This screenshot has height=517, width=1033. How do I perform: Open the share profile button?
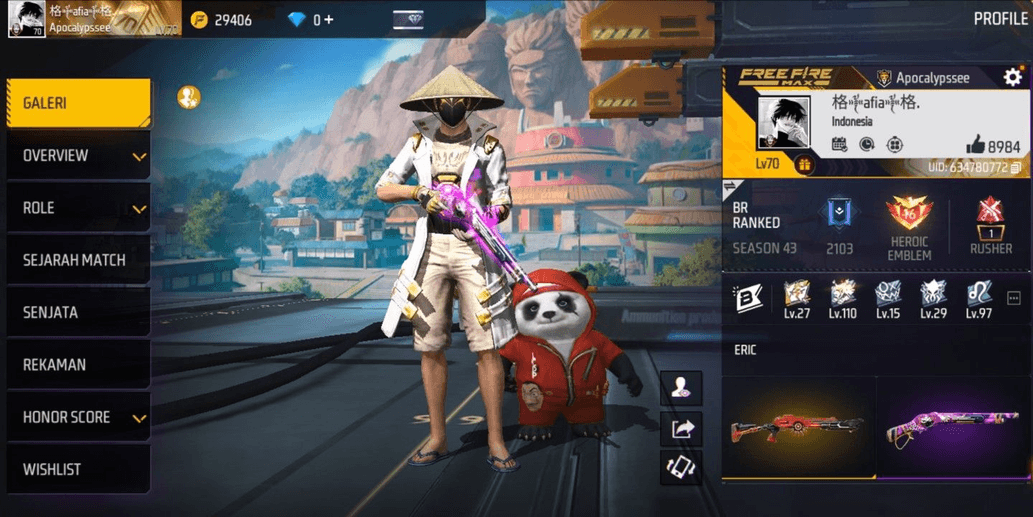tap(682, 429)
